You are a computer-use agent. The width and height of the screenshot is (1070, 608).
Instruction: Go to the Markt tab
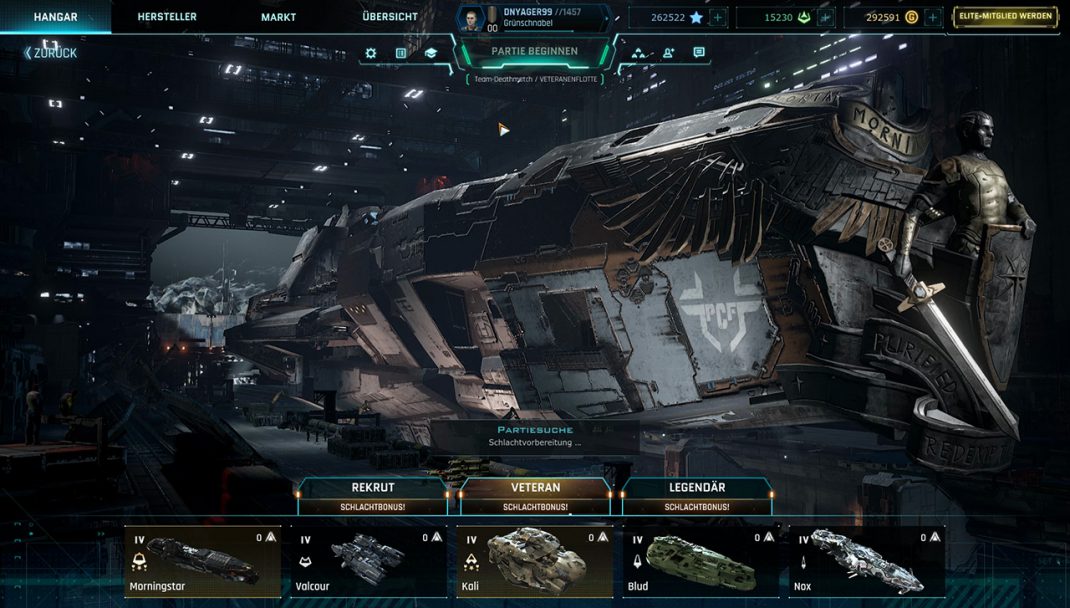click(278, 17)
